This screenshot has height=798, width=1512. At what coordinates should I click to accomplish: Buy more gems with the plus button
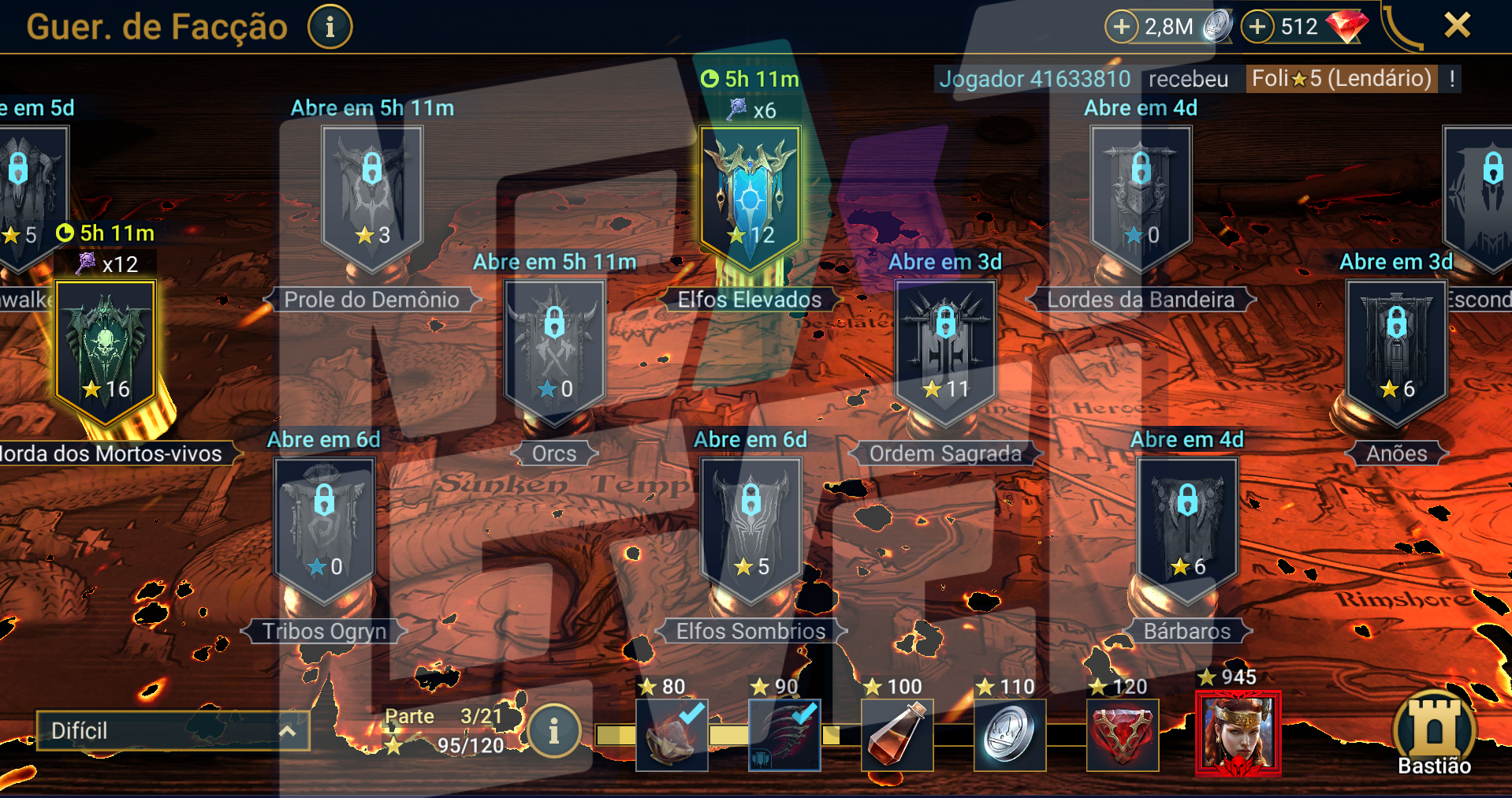1257,27
